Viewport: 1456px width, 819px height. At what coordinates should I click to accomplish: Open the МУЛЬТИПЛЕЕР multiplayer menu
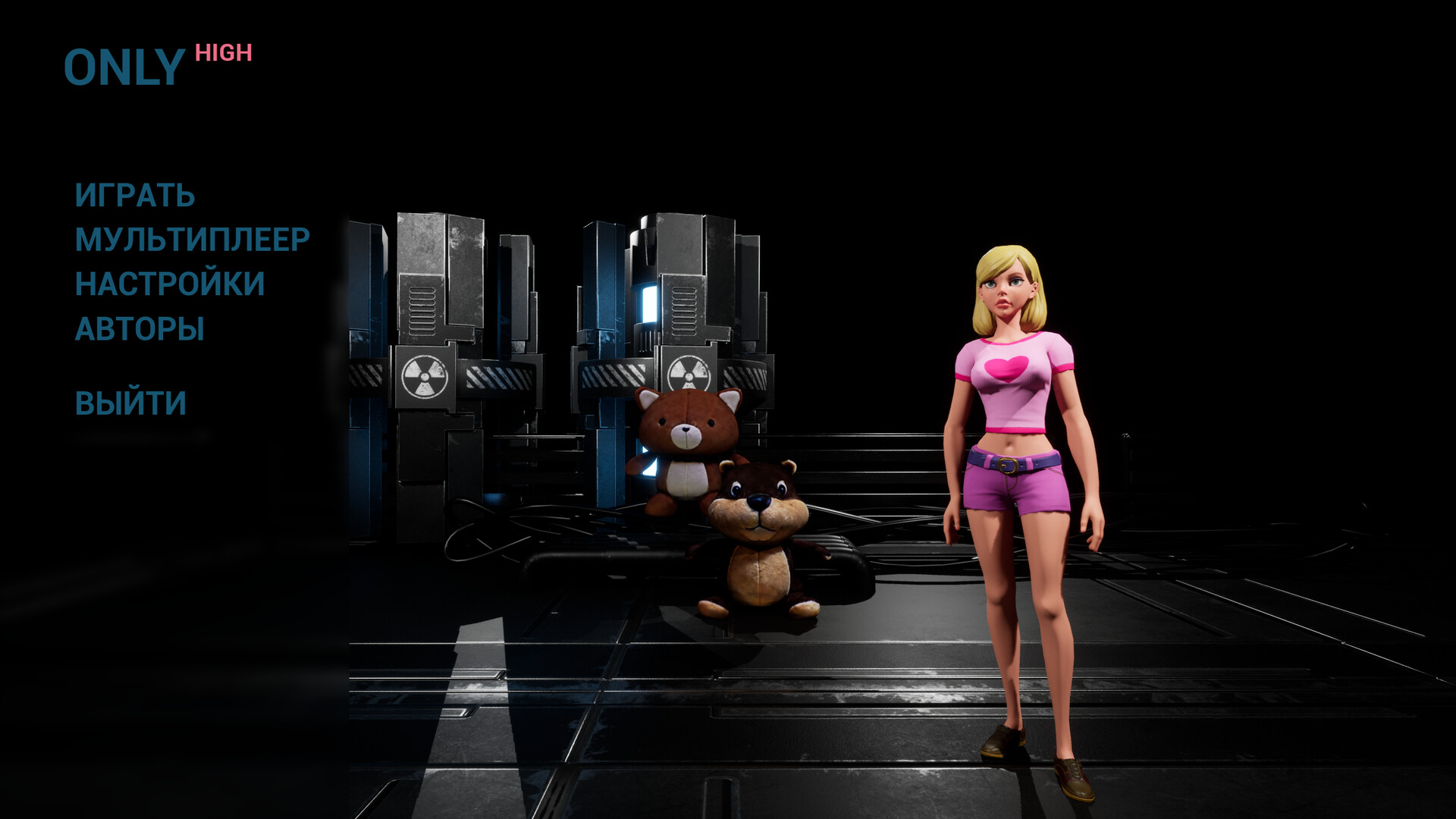coord(190,240)
